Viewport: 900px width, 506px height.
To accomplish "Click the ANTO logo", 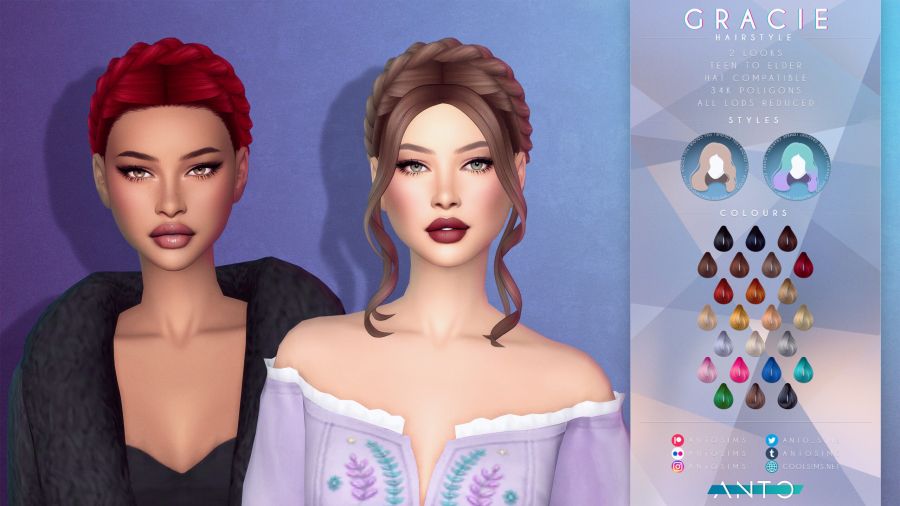I will click(x=756, y=489).
